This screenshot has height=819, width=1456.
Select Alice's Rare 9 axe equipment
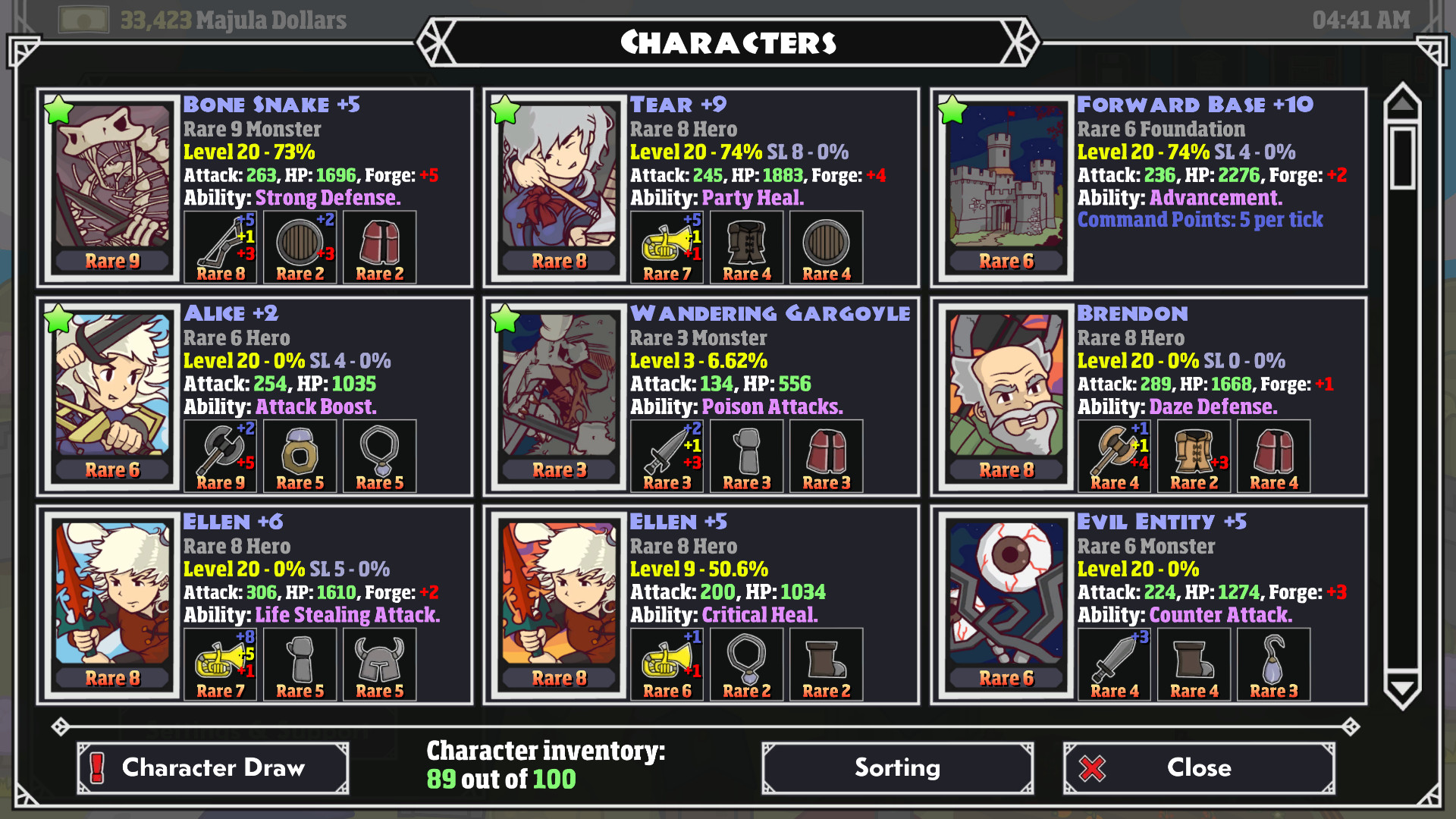pos(220,453)
